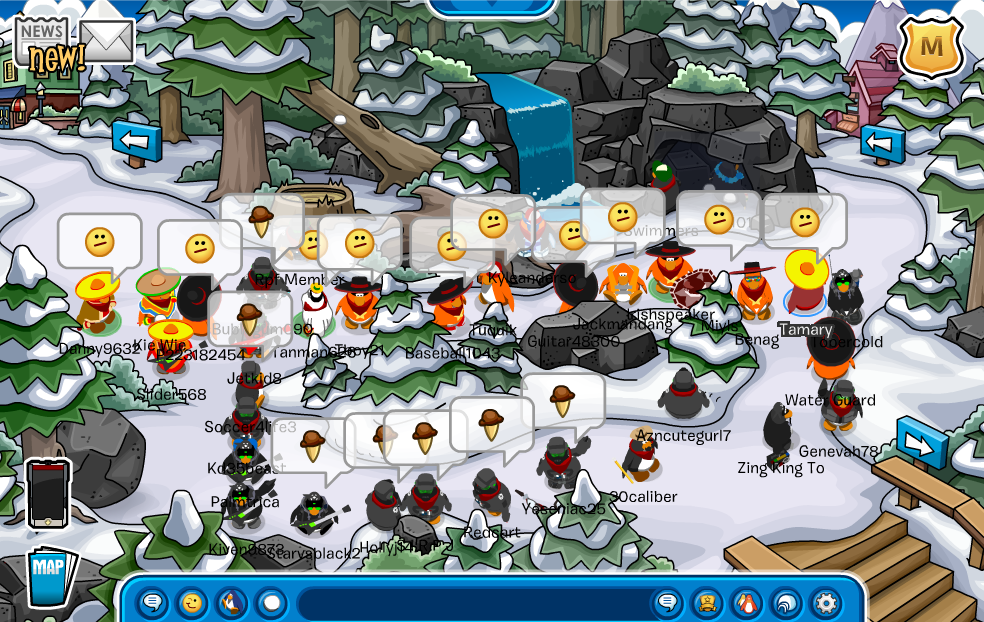Viewport: 984px width, 622px height.
Task: Open the News newspaper
Action: pos(42,41)
